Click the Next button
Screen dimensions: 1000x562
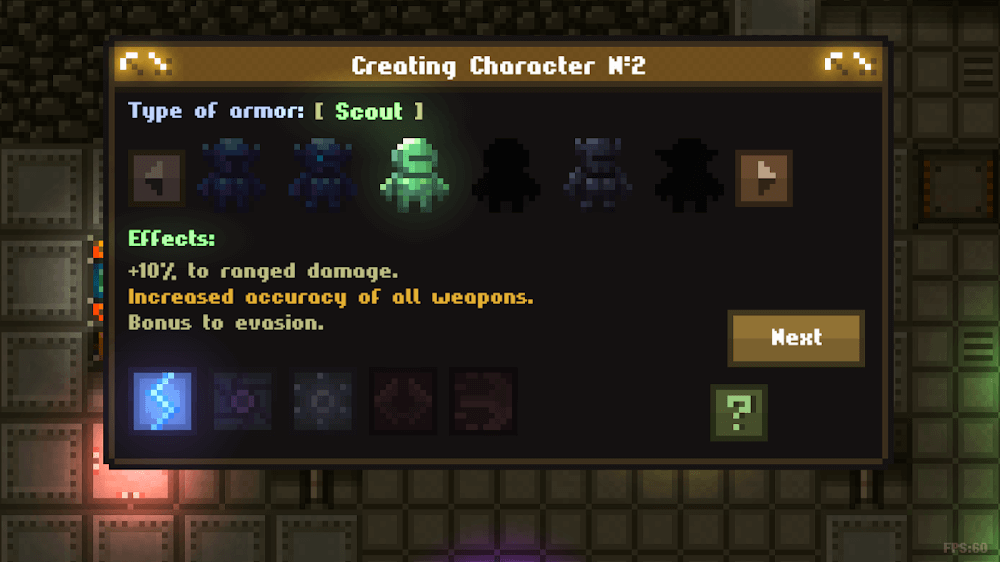coord(796,338)
